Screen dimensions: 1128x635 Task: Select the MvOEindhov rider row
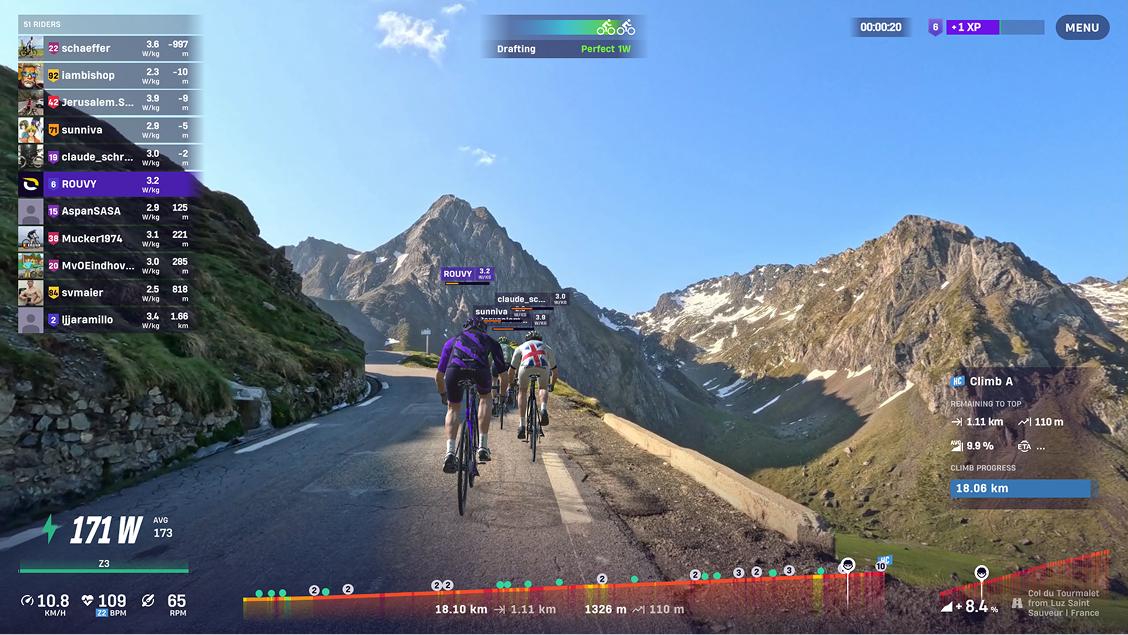click(110, 265)
